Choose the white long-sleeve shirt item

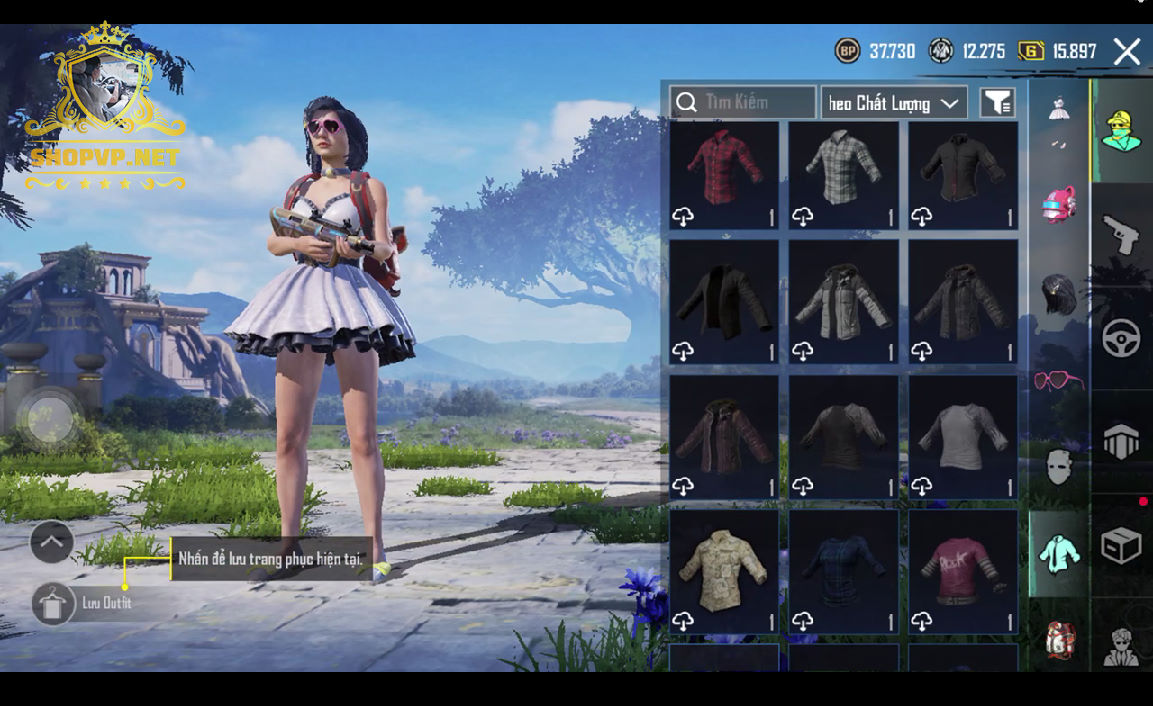coord(963,437)
